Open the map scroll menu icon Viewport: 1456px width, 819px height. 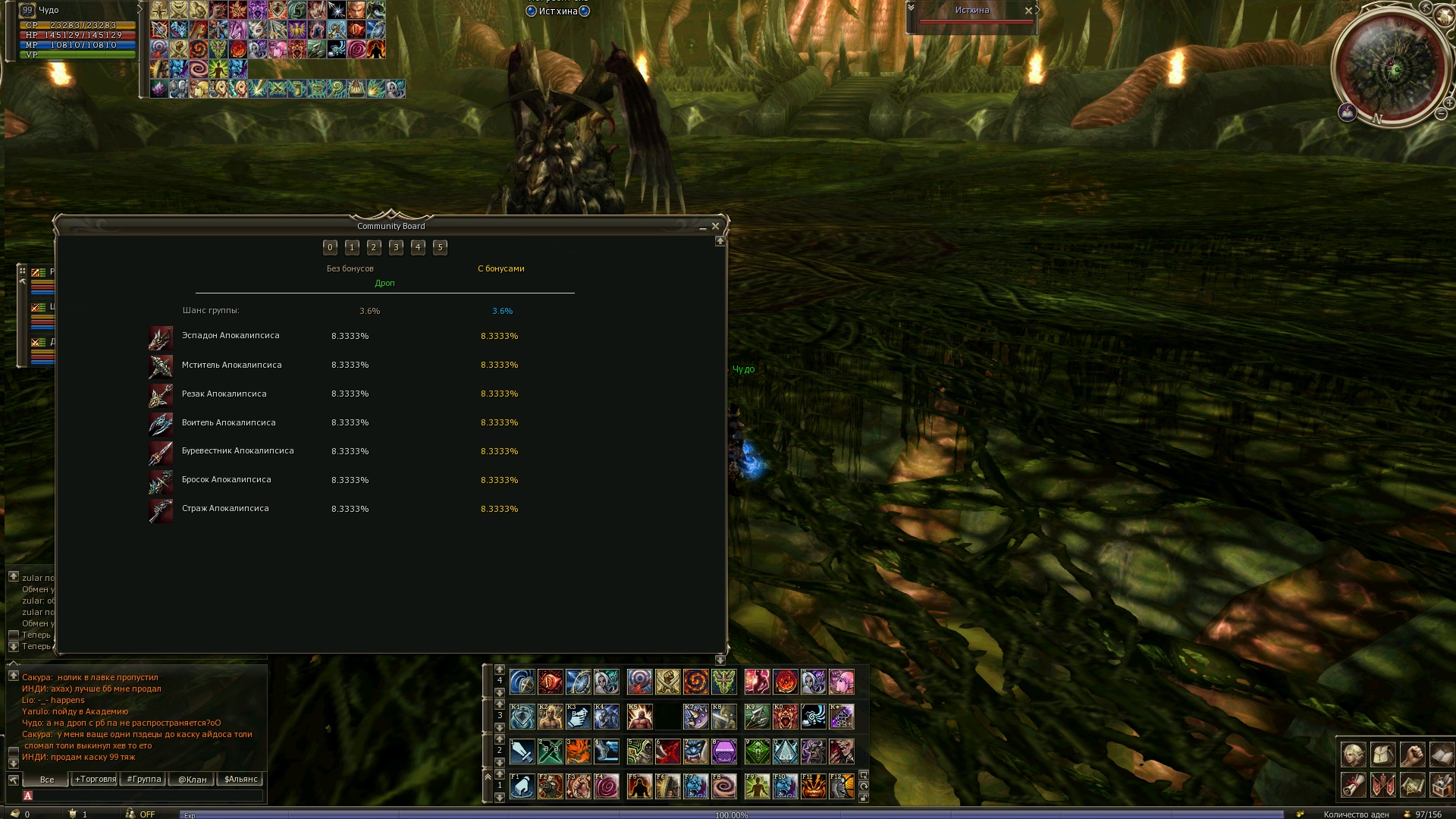(x=1412, y=786)
